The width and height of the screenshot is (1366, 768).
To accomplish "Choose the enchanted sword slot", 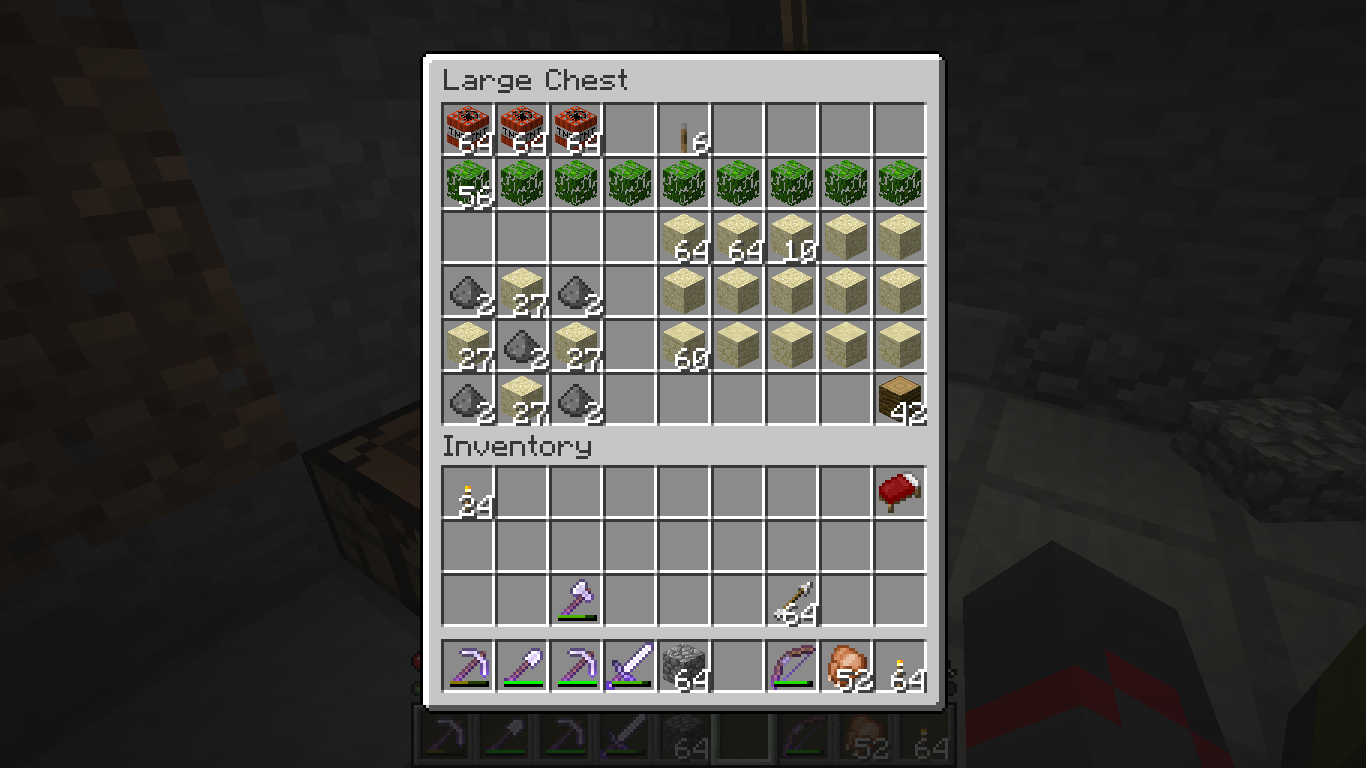I will [x=630, y=666].
